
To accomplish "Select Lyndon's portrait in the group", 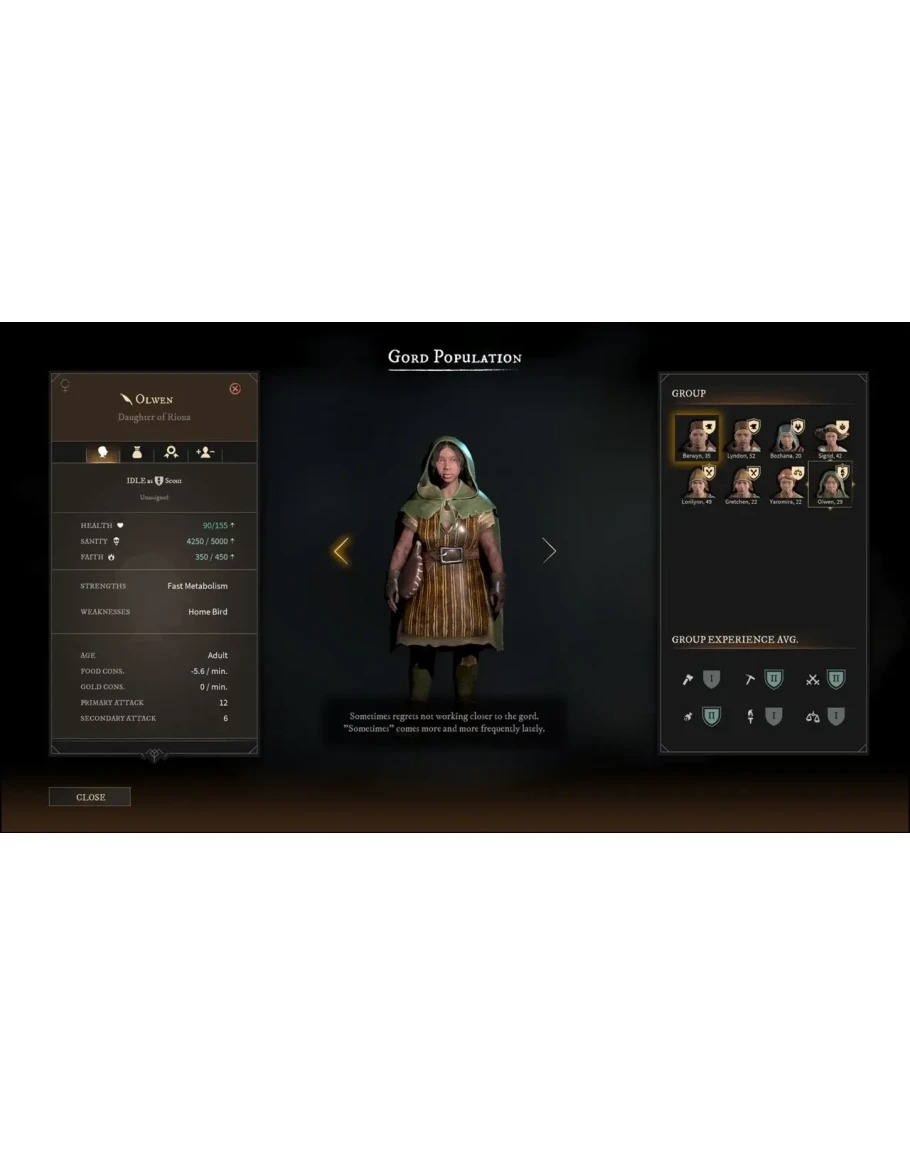I will (x=740, y=437).
